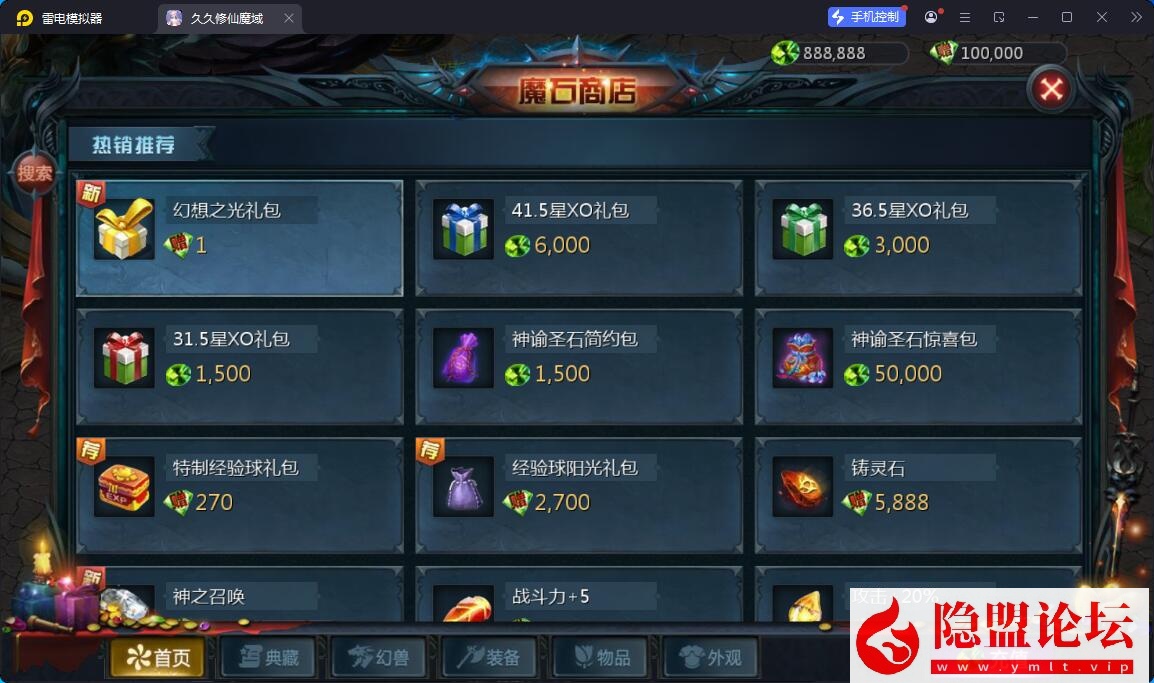The width and height of the screenshot is (1154, 683).
Task: Choose the 铸灵石 item
Action: [x=918, y=495]
